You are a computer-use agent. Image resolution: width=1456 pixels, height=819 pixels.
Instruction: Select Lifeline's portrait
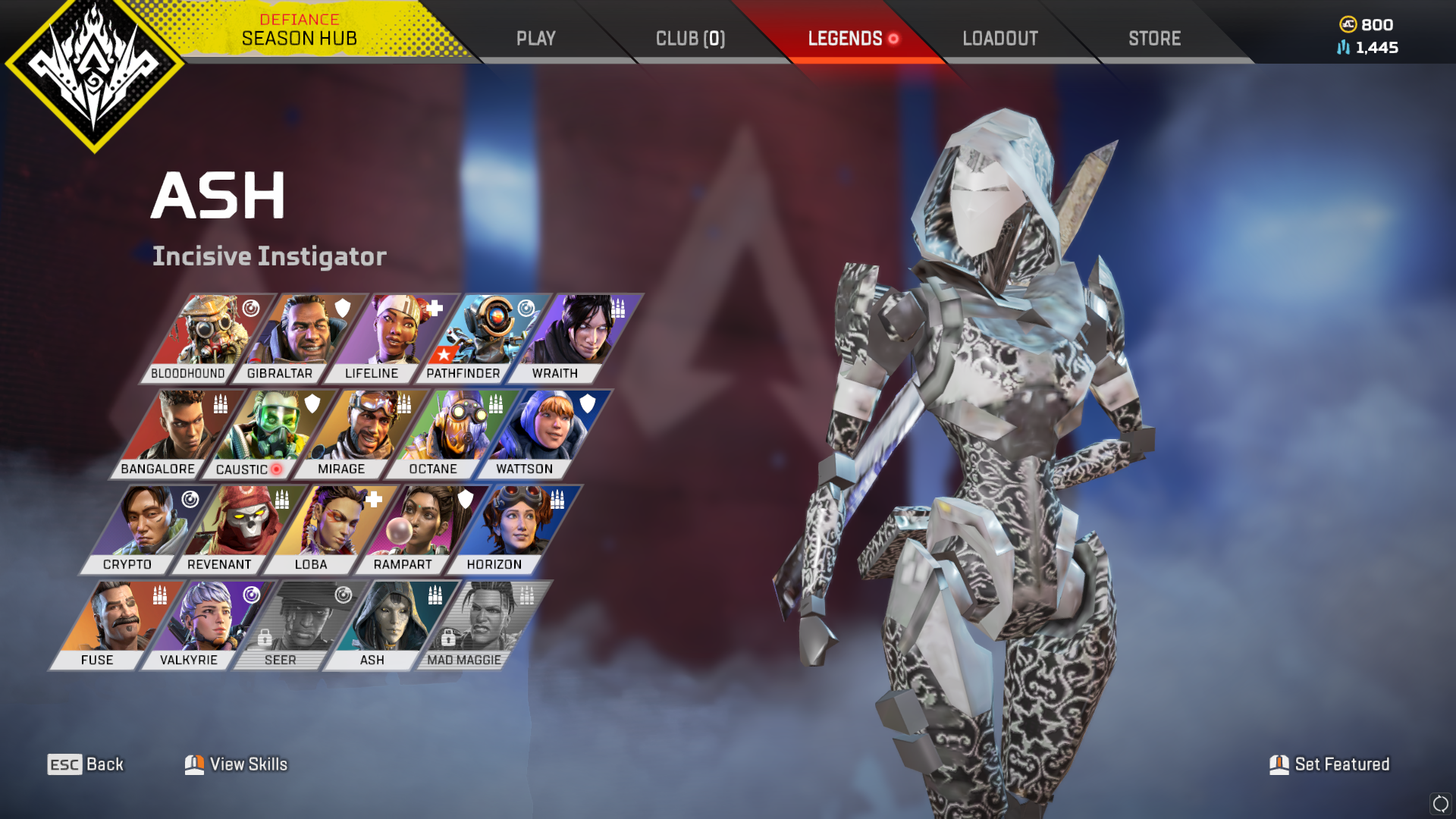pos(387,337)
